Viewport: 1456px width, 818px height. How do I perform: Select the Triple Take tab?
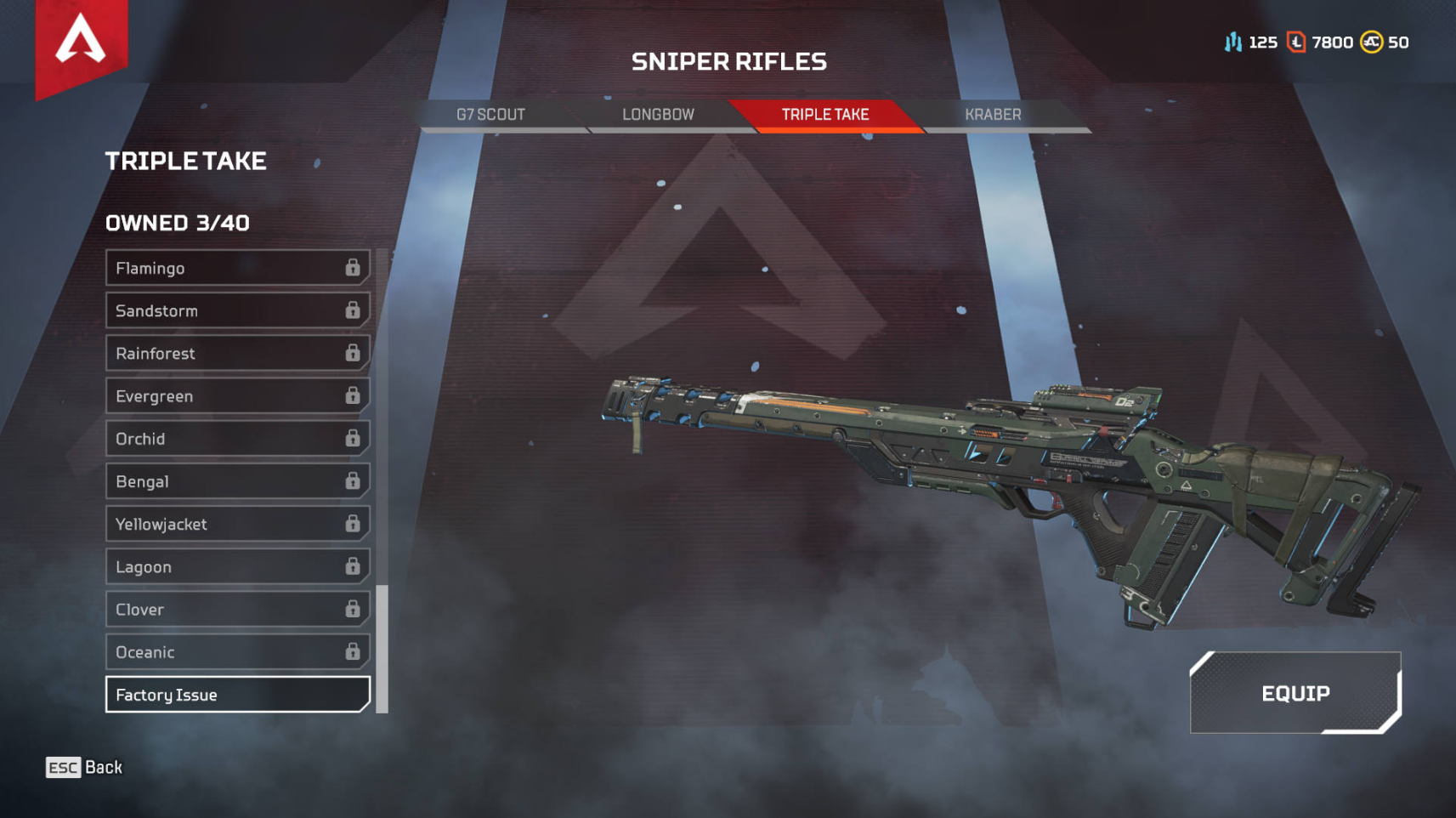coord(824,115)
